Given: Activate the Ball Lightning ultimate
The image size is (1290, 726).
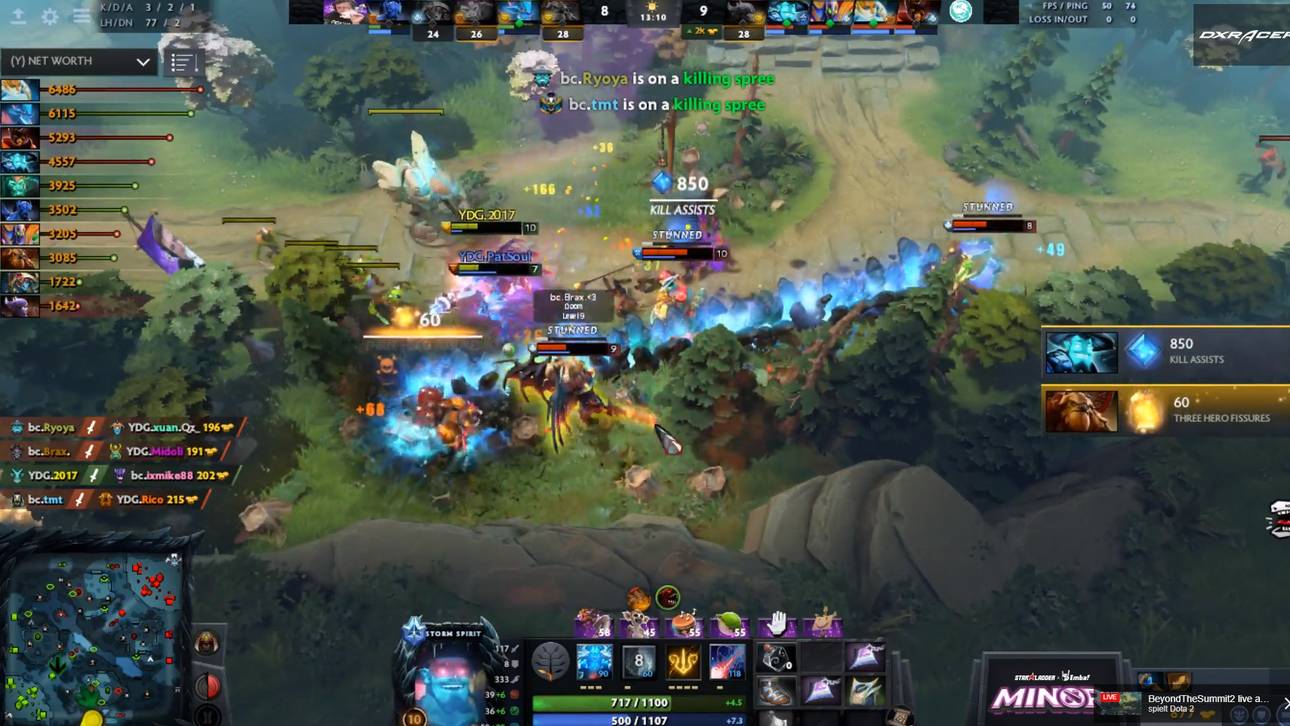Looking at the screenshot, I should click(x=727, y=662).
